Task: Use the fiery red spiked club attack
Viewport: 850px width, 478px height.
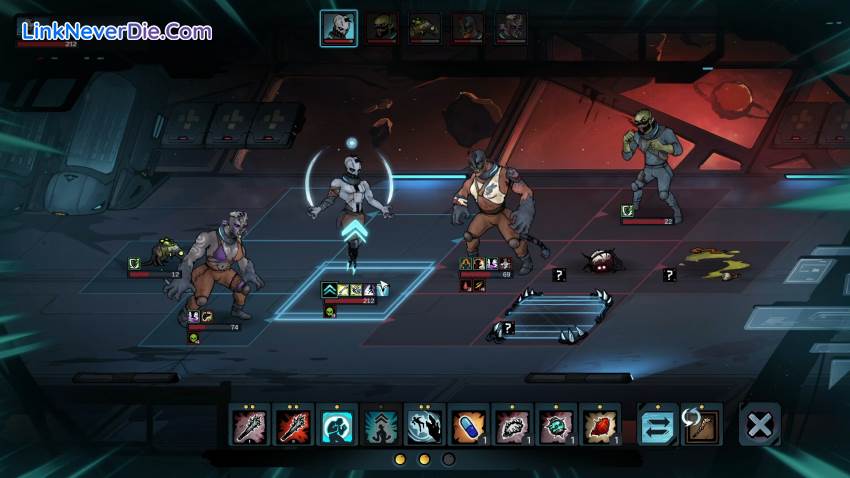Action: [294, 426]
